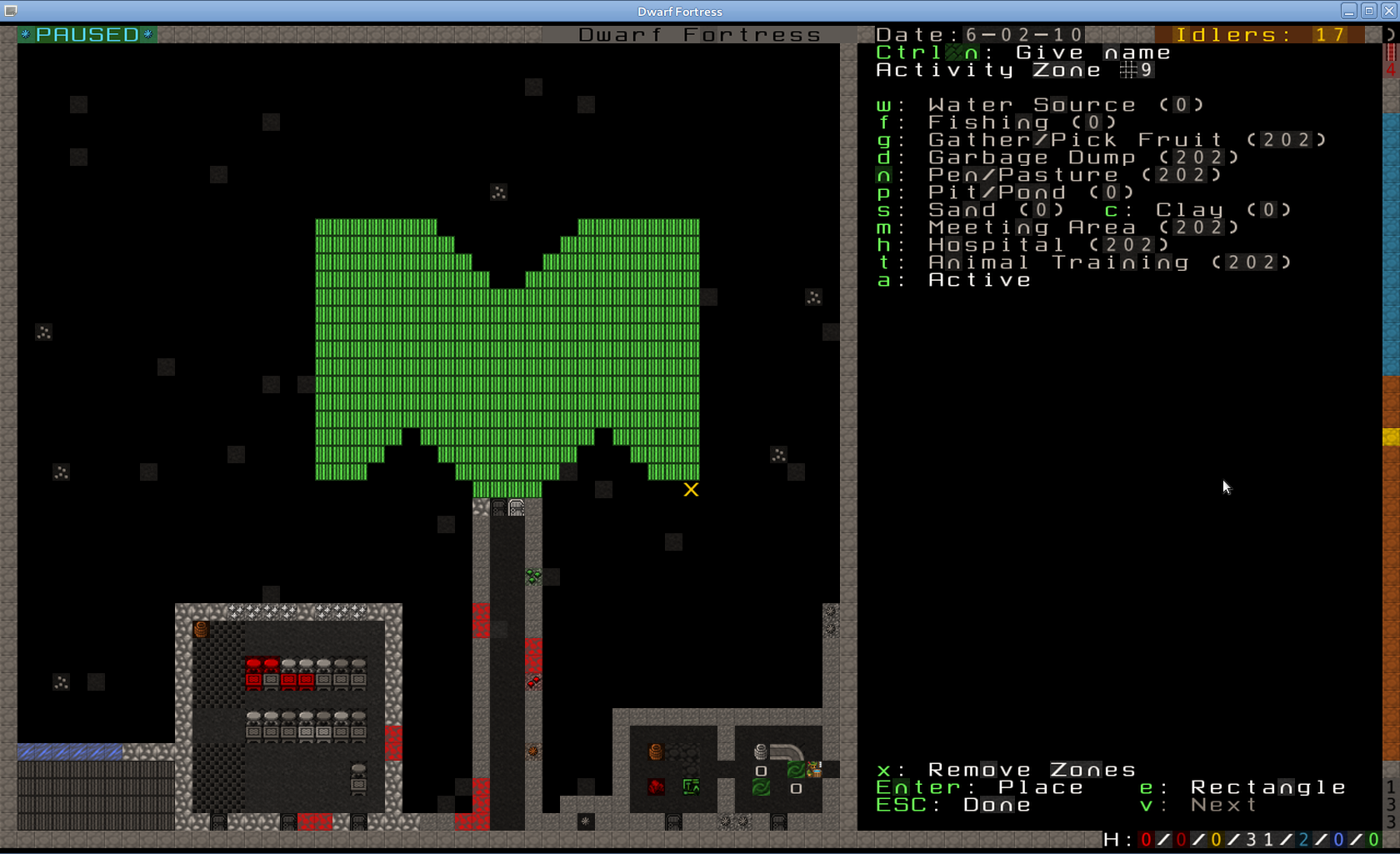Select the Water Source zone option
Screen dimensions: 1400x854
(1032, 105)
